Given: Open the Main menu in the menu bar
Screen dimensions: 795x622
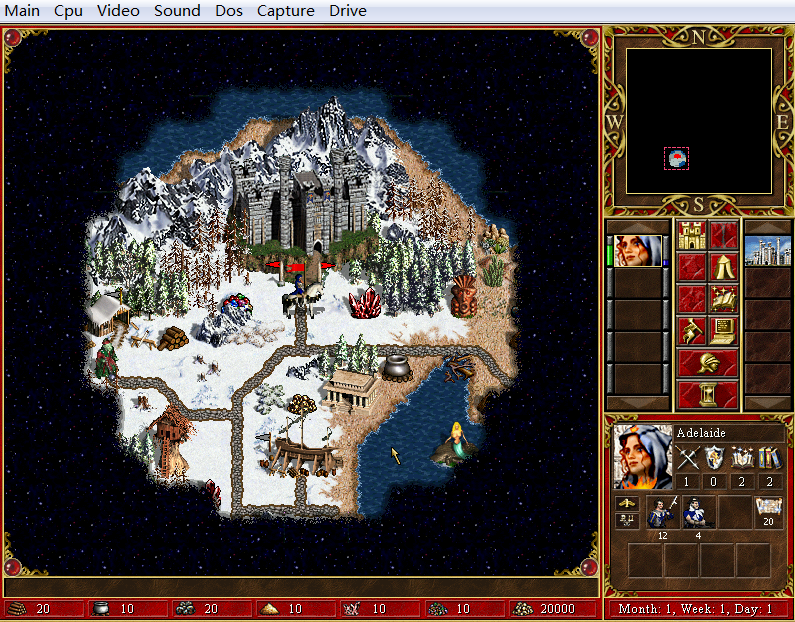Looking at the screenshot, I should (x=23, y=11).
